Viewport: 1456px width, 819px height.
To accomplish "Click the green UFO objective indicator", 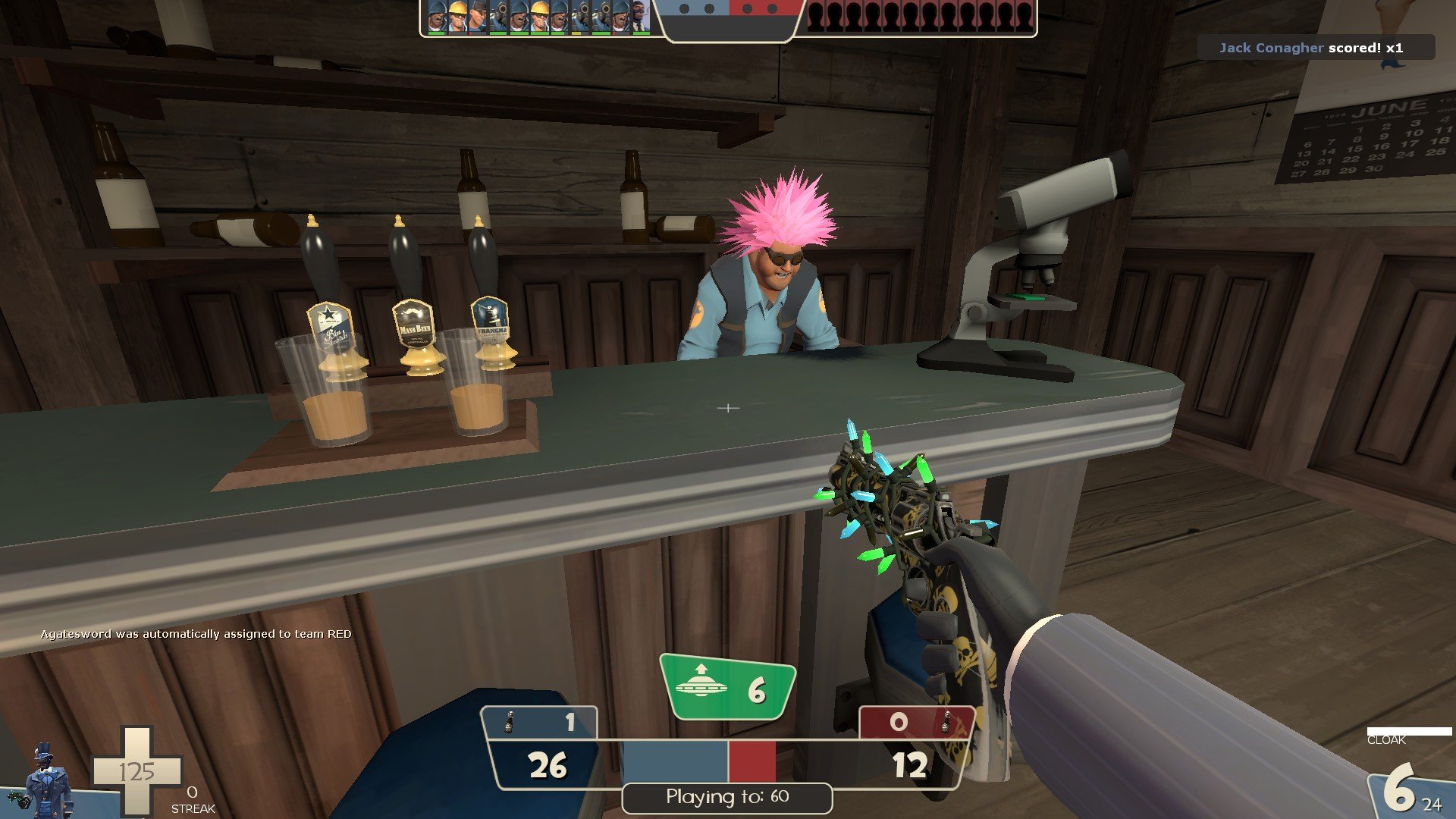I will click(x=726, y=687).
